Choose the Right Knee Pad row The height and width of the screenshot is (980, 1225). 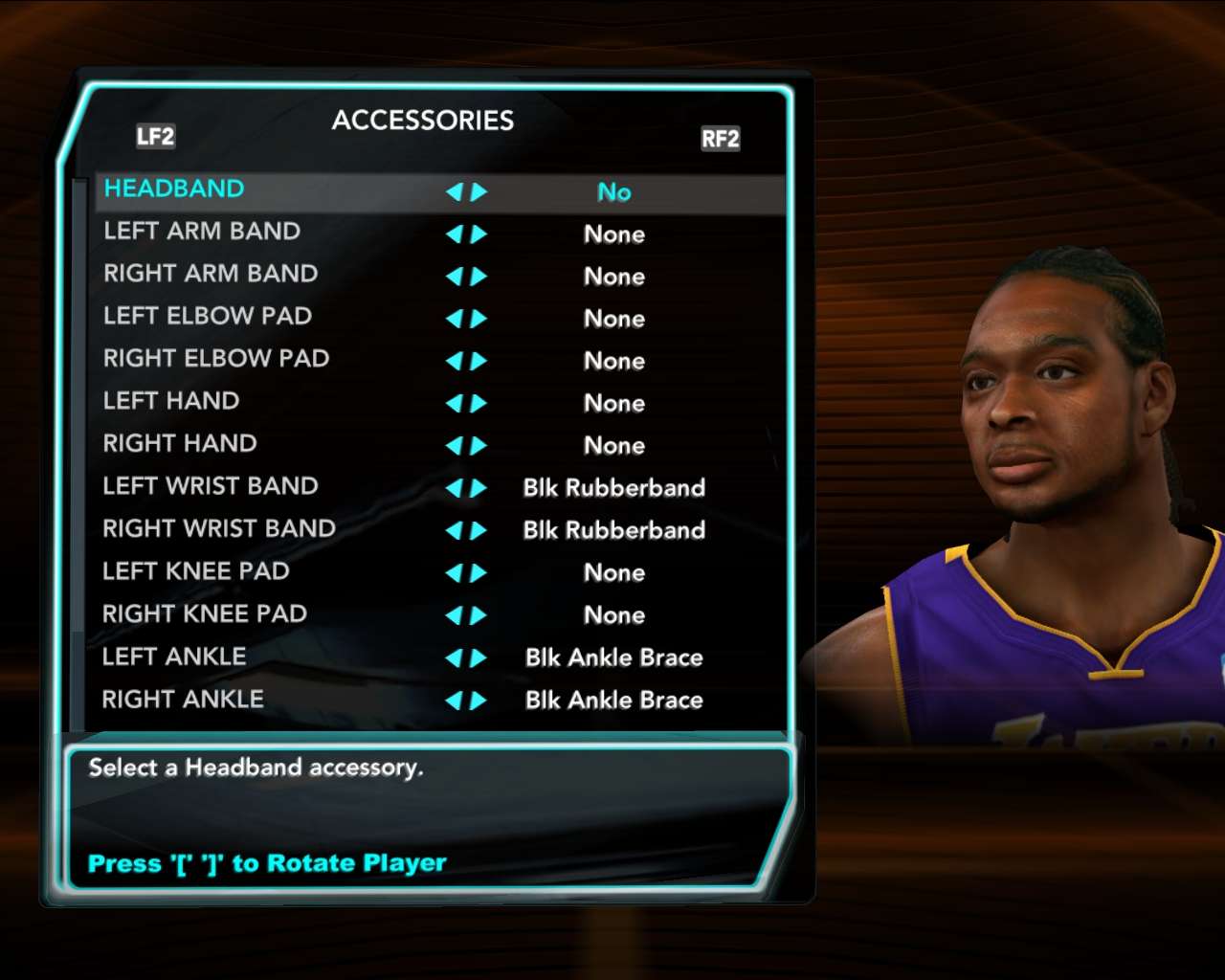(205, 614)
